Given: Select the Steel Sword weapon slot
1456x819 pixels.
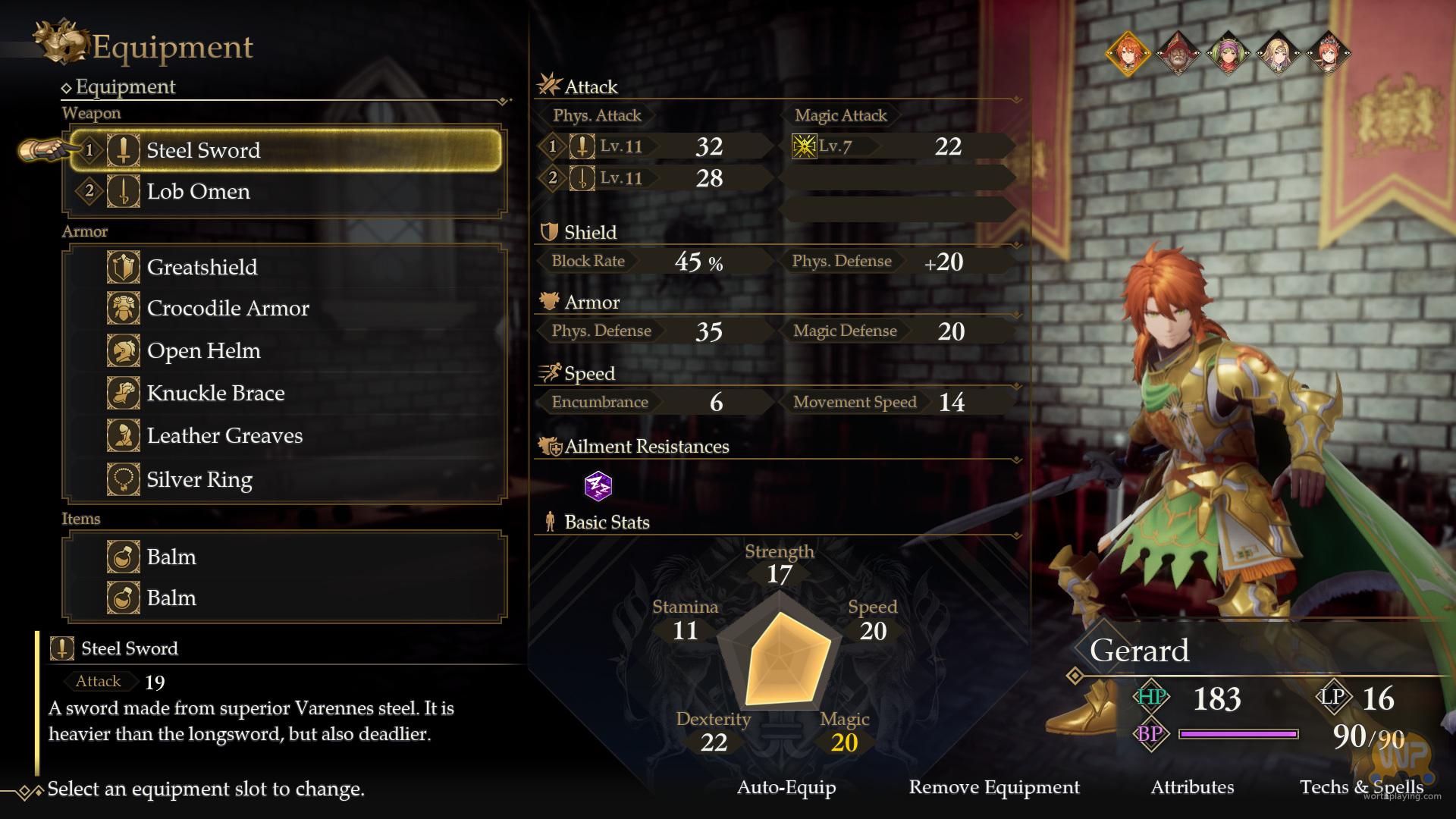Looking at the screenshot, I should point(285,150).
